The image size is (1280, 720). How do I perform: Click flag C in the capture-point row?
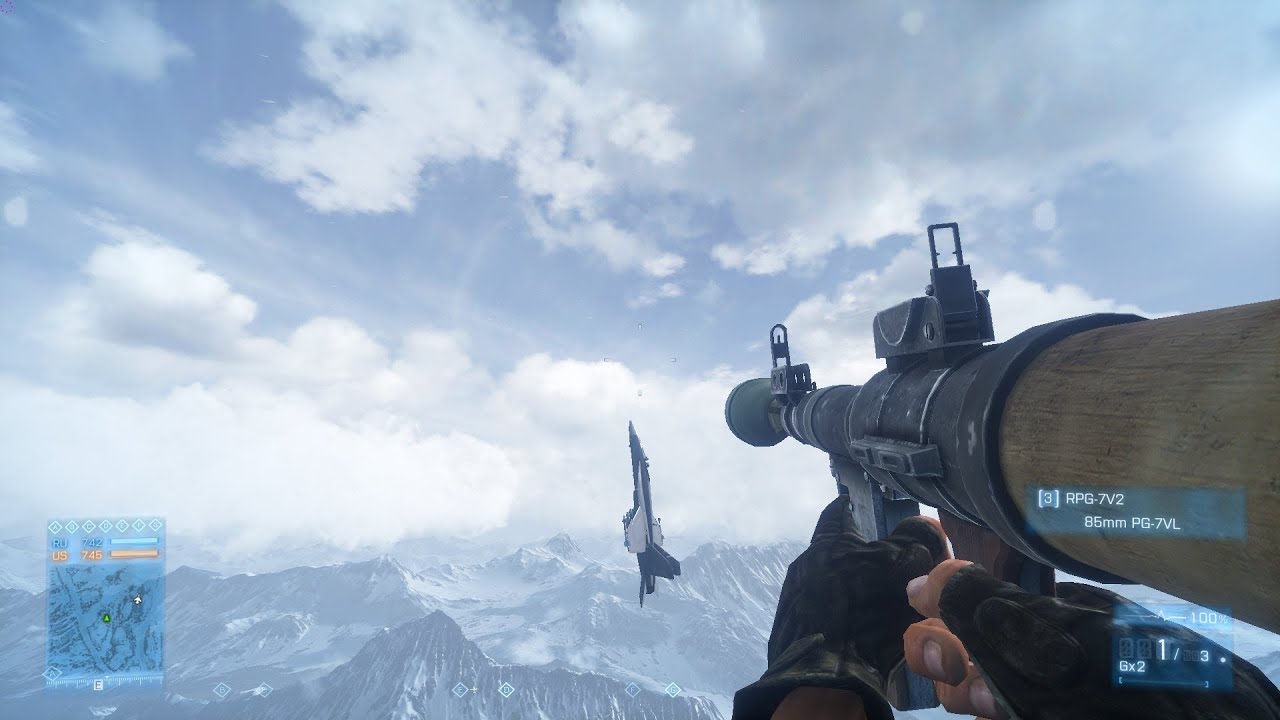tap(89, 526)
